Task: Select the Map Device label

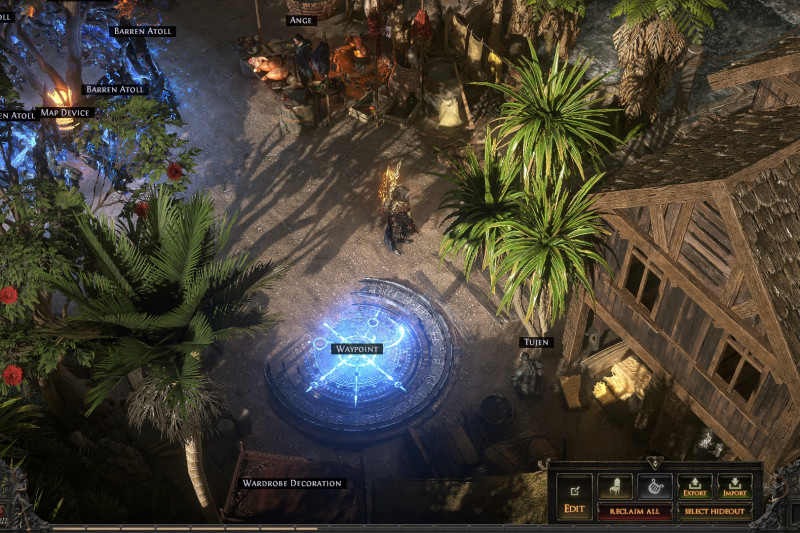Action: [x=66, y=112]
